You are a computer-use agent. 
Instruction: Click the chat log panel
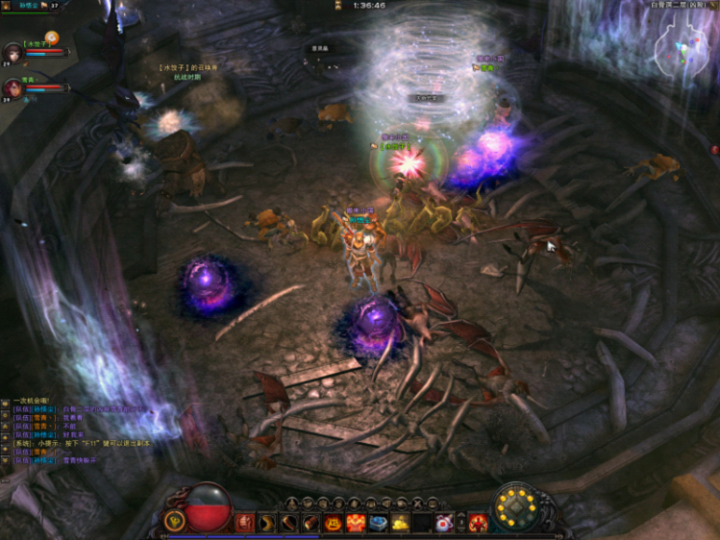pyautogui.click(x=60, y=430)
